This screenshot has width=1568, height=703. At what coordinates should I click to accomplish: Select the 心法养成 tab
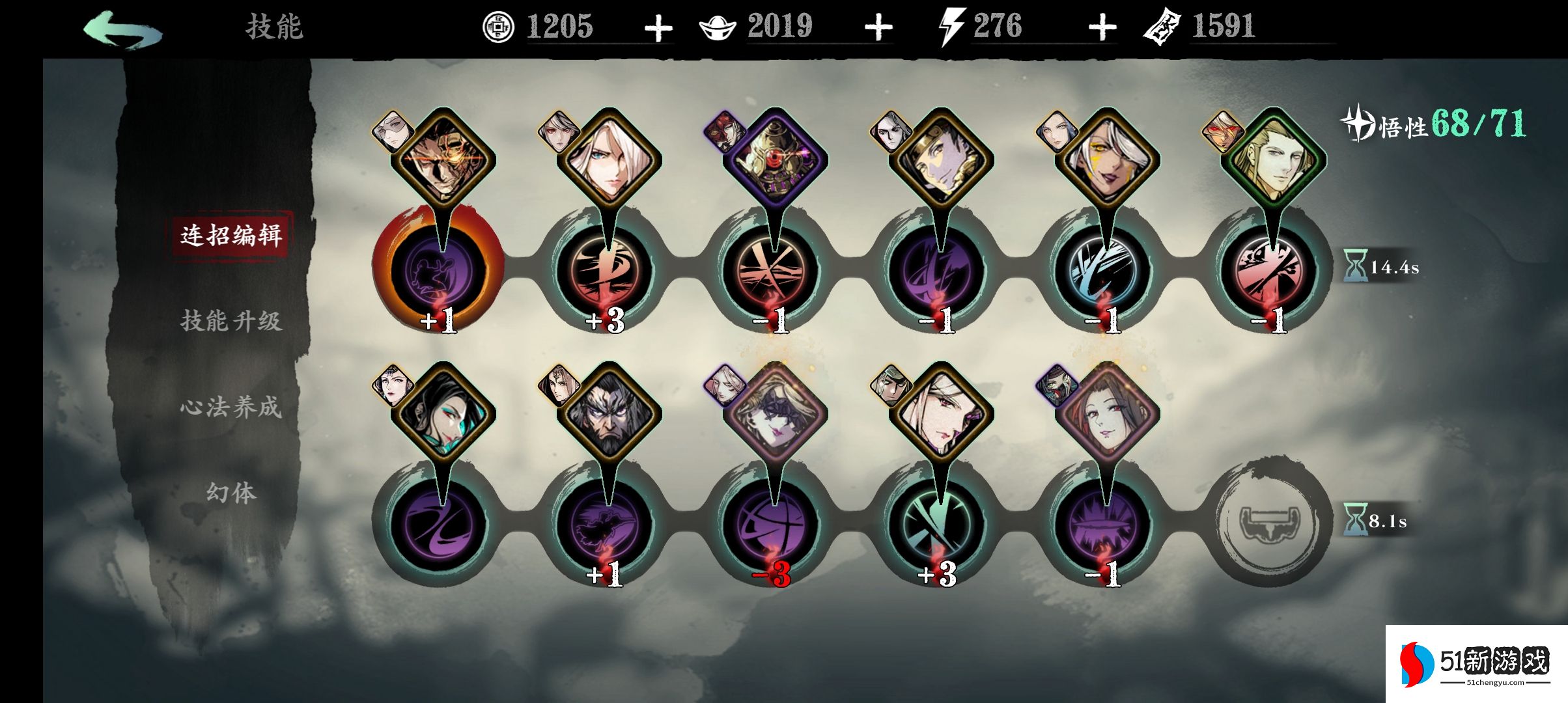231,407
